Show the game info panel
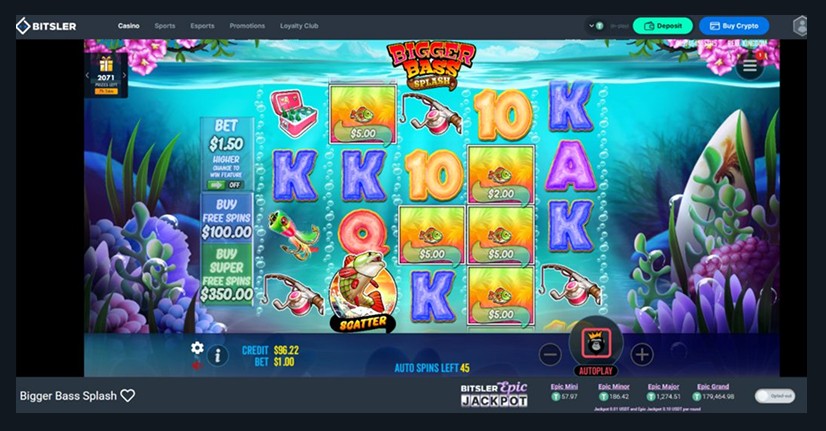 (218, 354)
